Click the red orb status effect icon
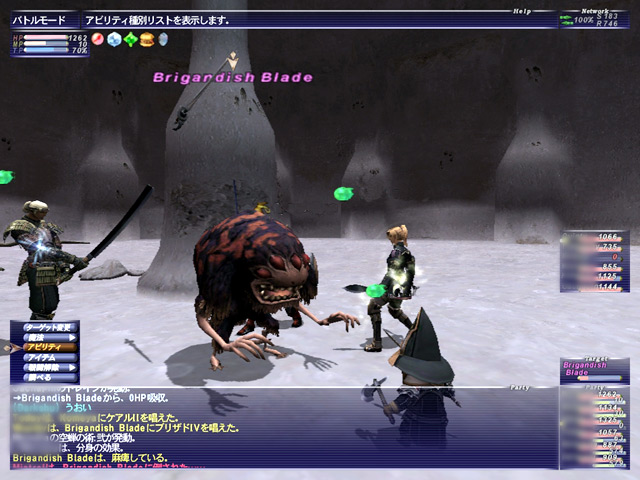Screen dimensions: 640x480 pos(98,40)
